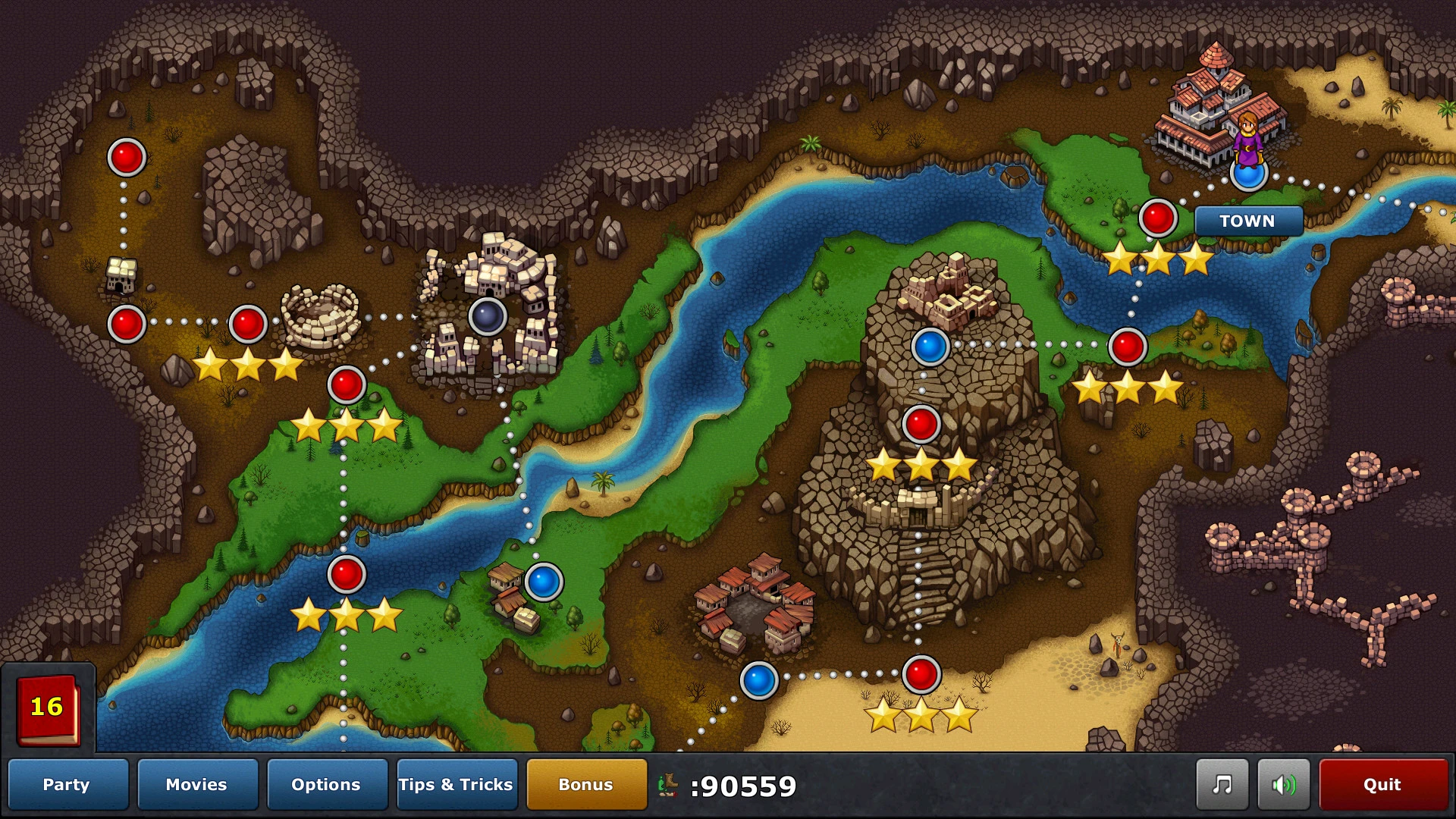Open the Options menu
Viewport: 1456px width, 819px height.
pyautogui.click(x=327, y=785)
